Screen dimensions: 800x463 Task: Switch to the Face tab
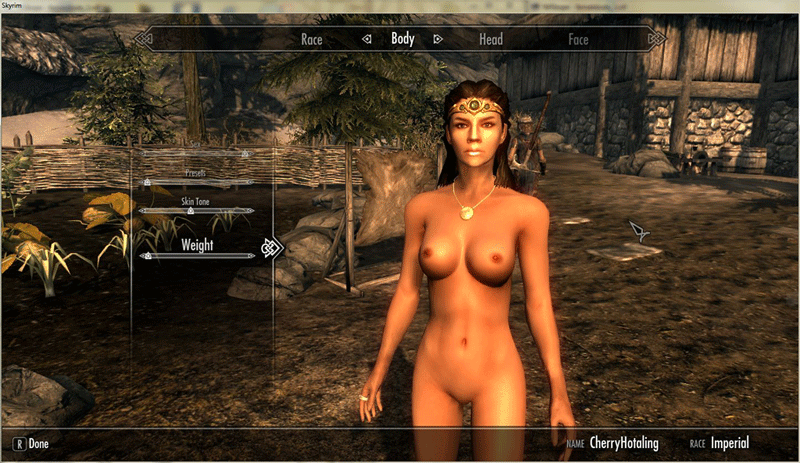[x=578, y=40]
